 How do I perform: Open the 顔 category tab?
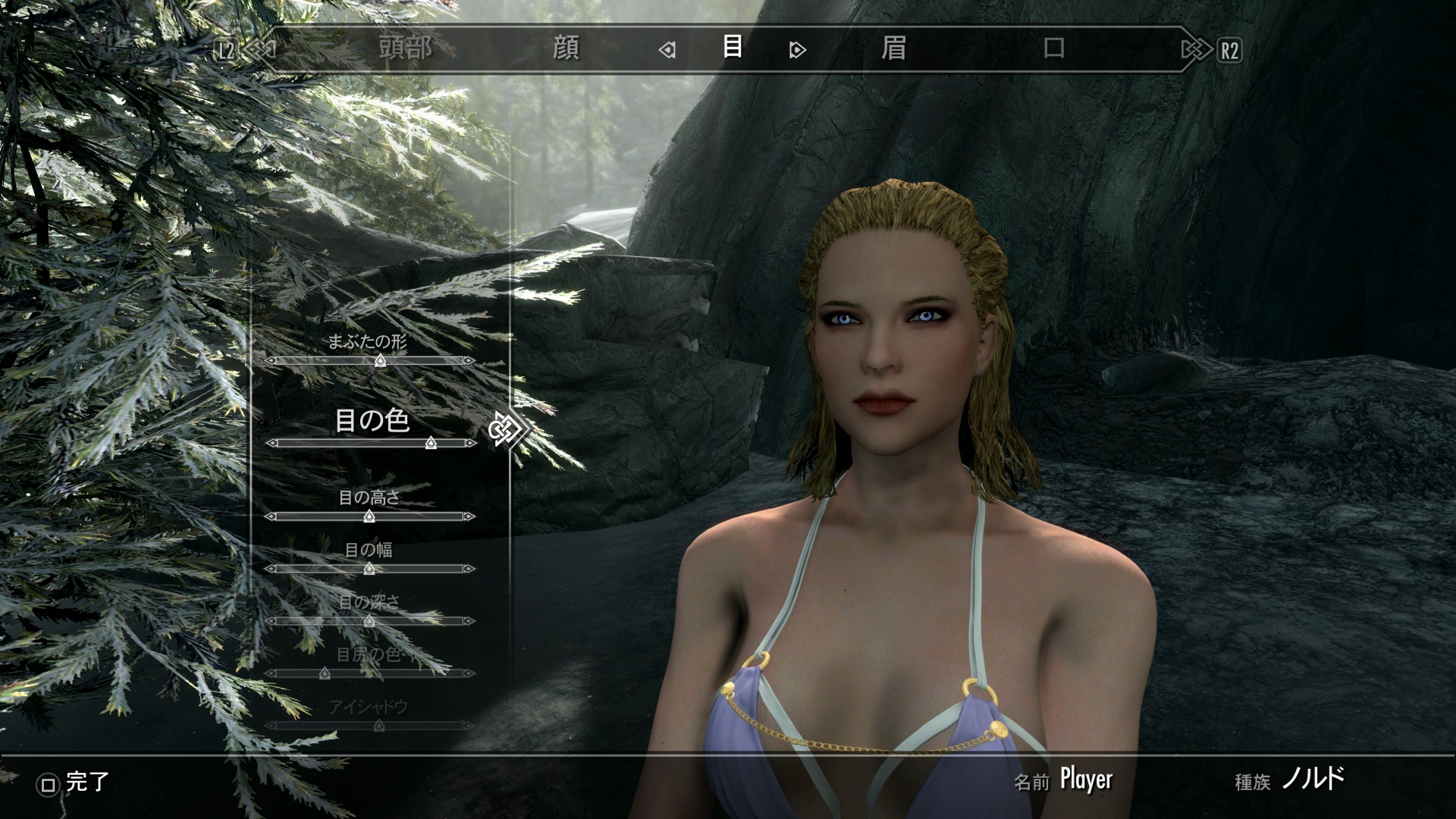coord(566,49)
